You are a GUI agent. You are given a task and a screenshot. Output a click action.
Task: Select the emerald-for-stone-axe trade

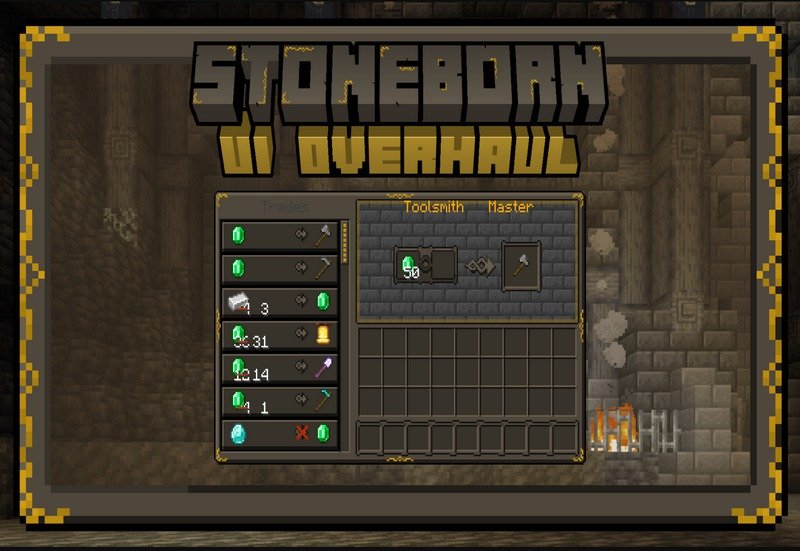[280, 236]
